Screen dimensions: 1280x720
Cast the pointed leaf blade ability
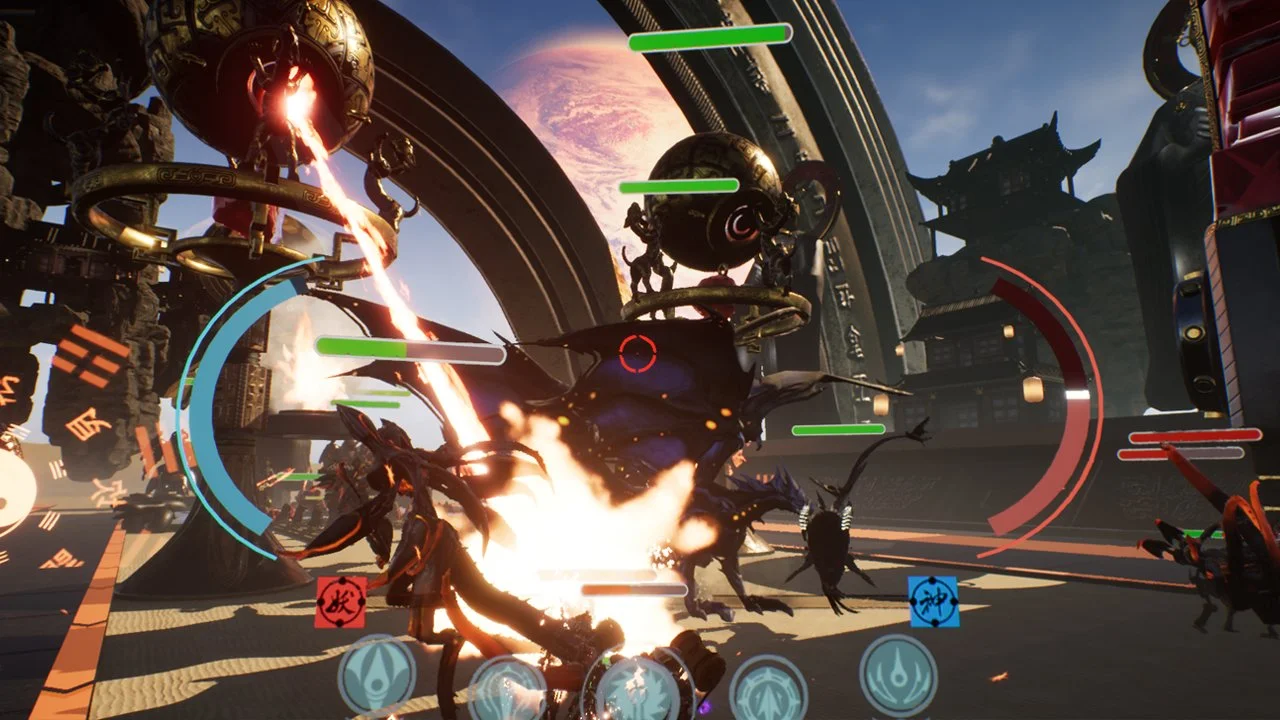377,675
